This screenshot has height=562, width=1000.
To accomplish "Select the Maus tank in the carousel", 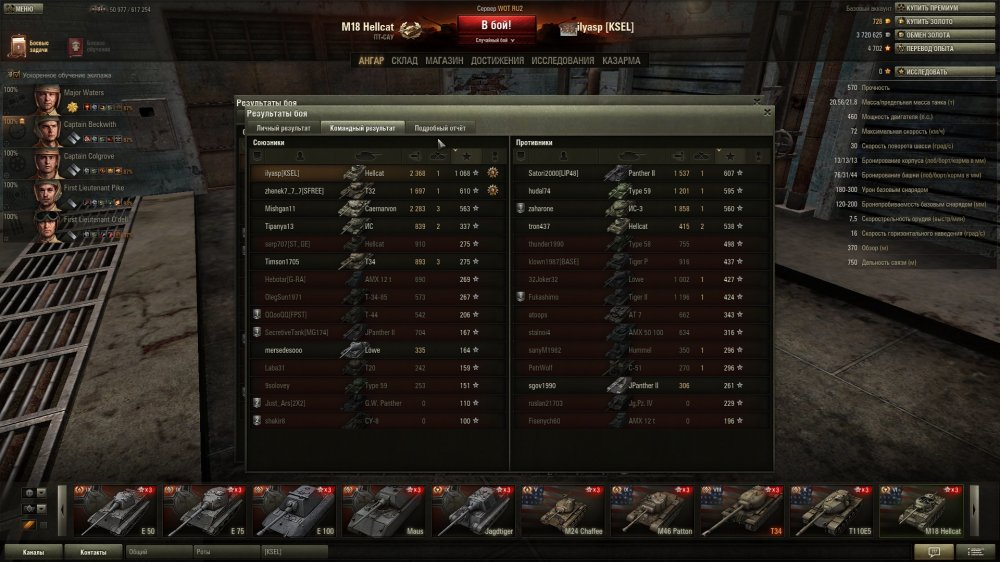I will (383, 509).
